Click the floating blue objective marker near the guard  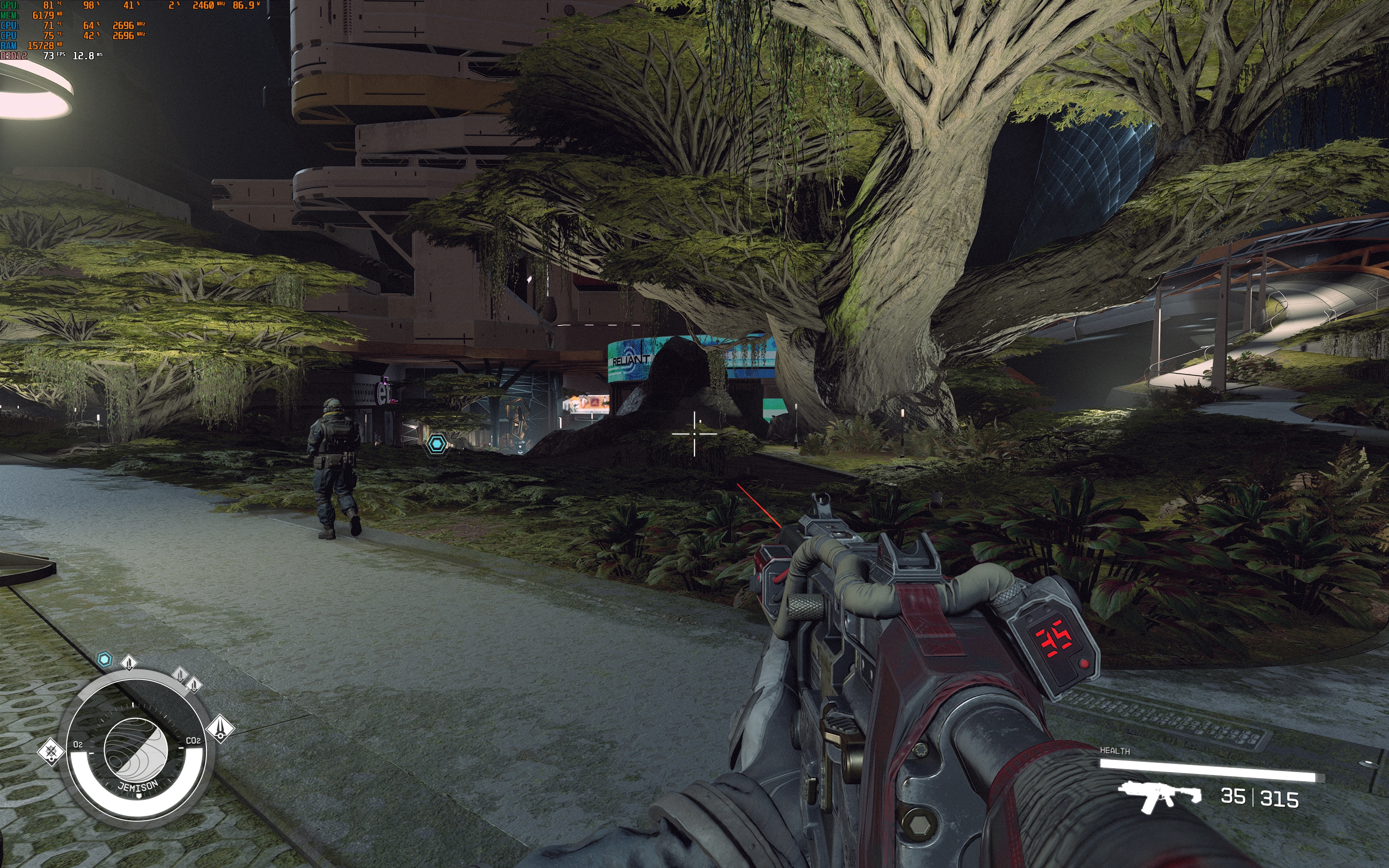(x=437, y=444)
